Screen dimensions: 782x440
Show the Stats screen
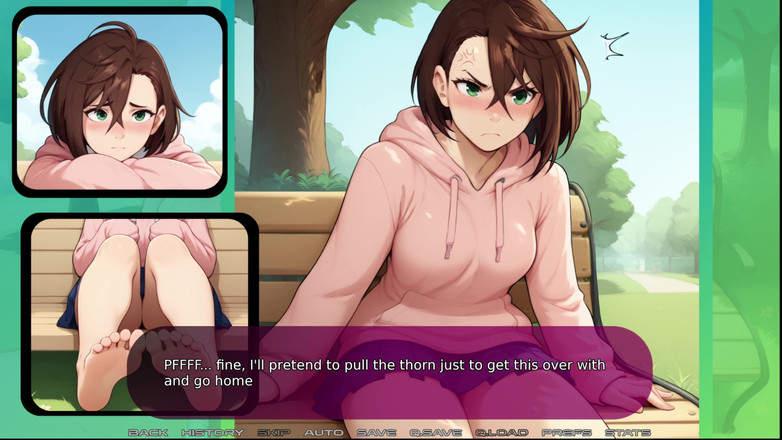click(628, 432)
